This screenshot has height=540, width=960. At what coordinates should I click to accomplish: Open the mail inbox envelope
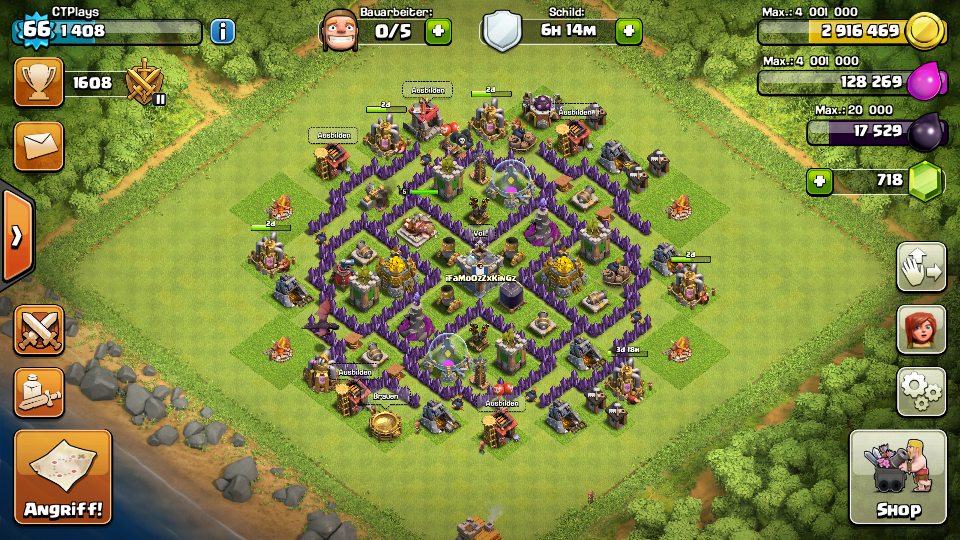(39, 146)
